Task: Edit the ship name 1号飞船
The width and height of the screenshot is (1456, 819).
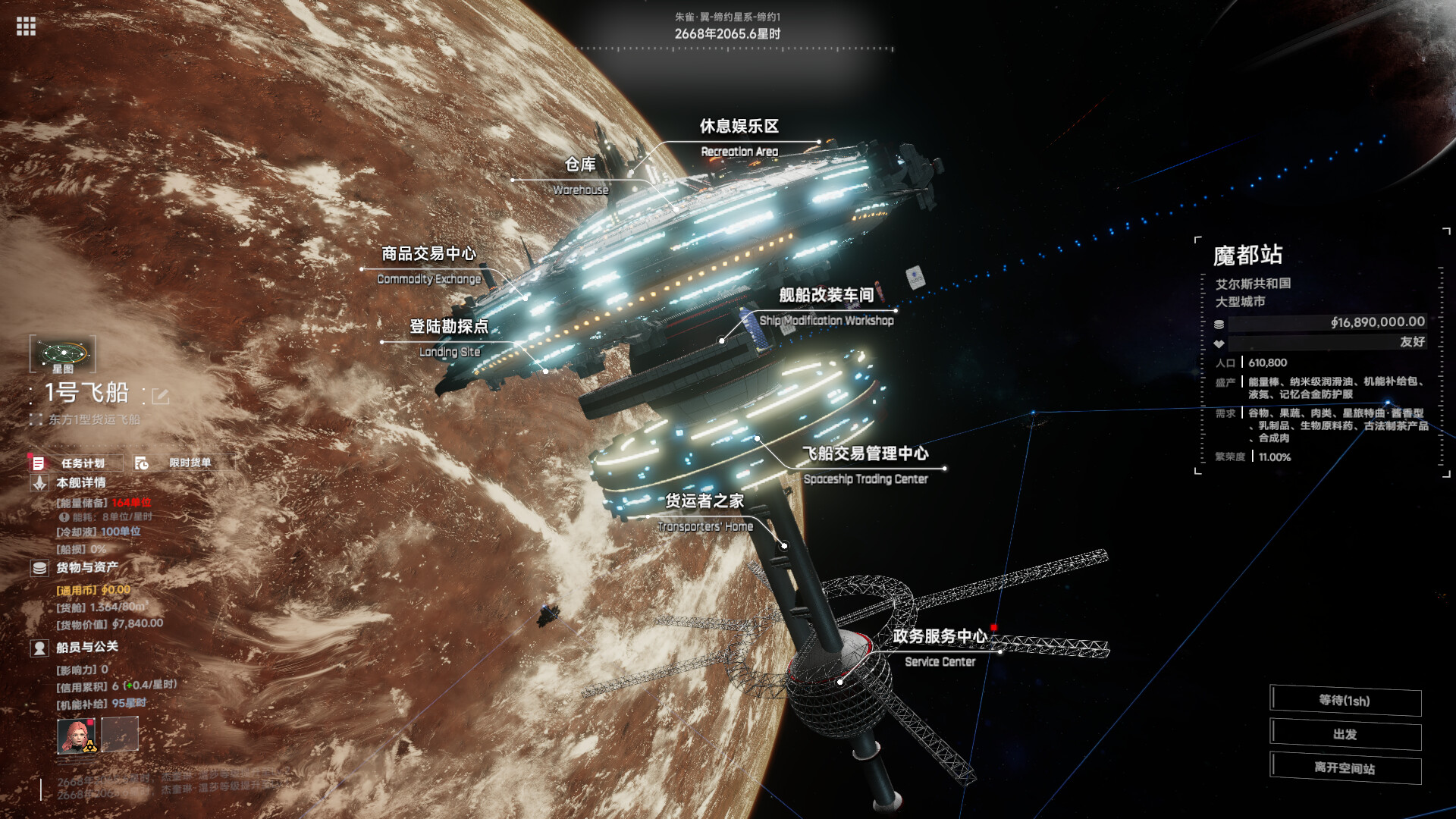Action: click(x=160, y=396)
